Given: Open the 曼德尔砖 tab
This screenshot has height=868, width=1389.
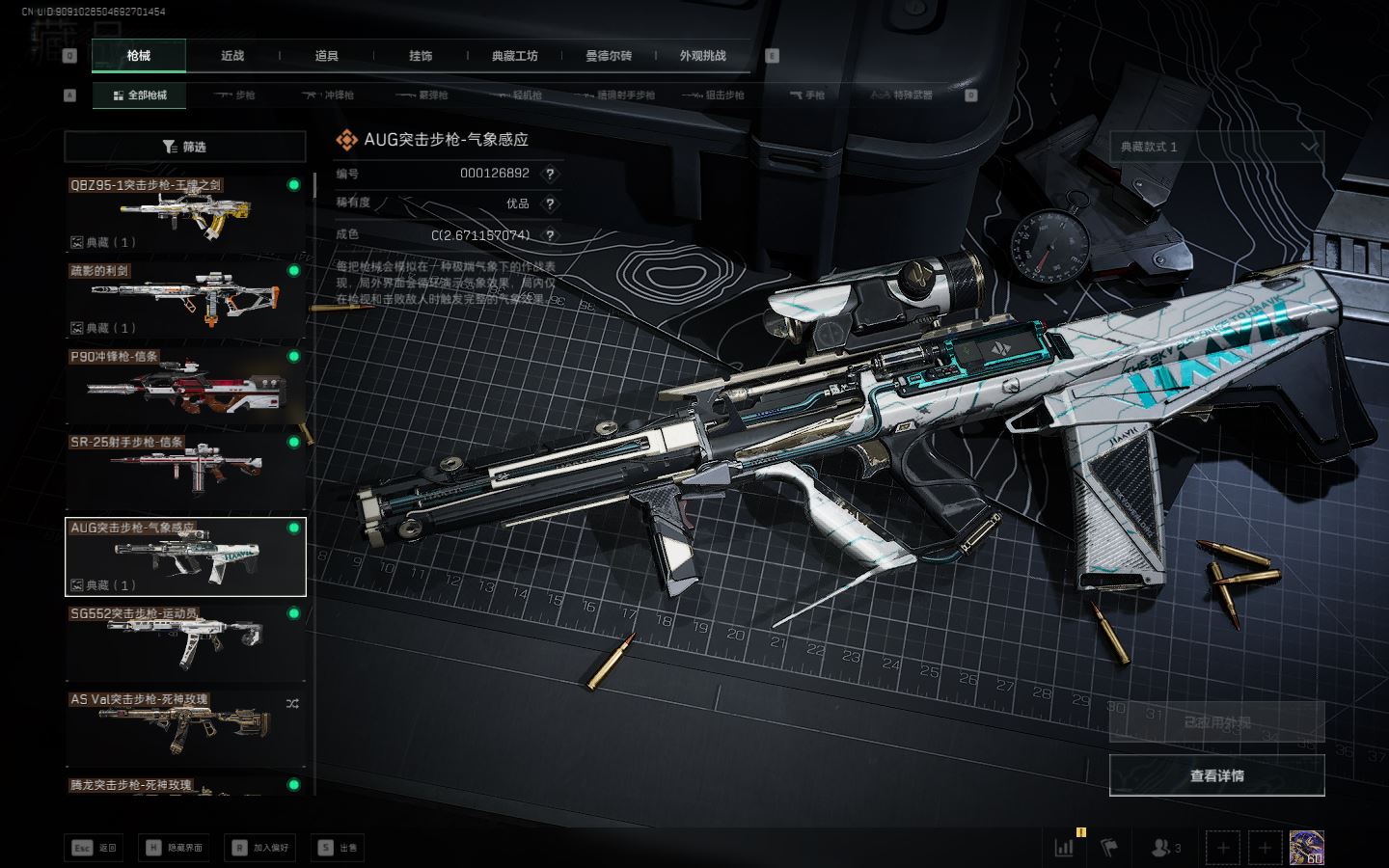Looking at the screenshot, I should point(609,56).
